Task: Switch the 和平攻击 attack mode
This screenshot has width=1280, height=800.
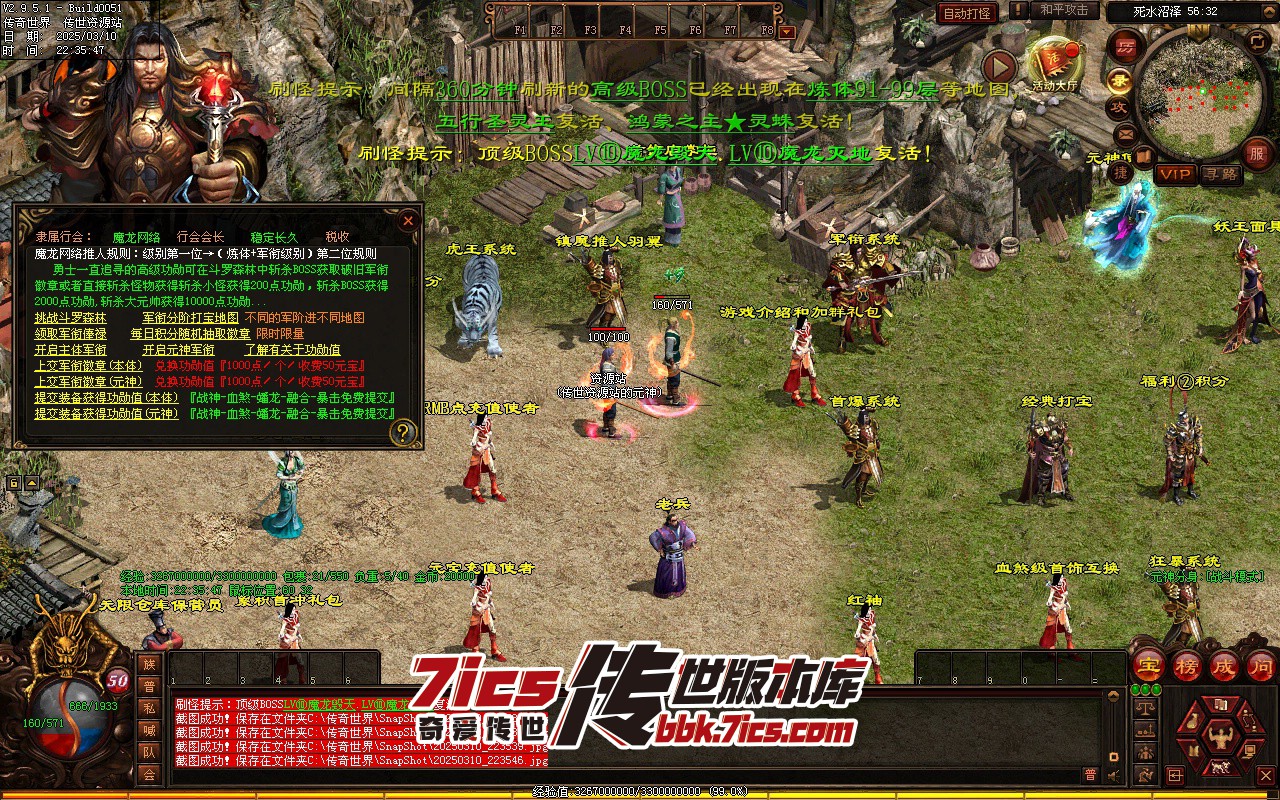Action: 1062,10
